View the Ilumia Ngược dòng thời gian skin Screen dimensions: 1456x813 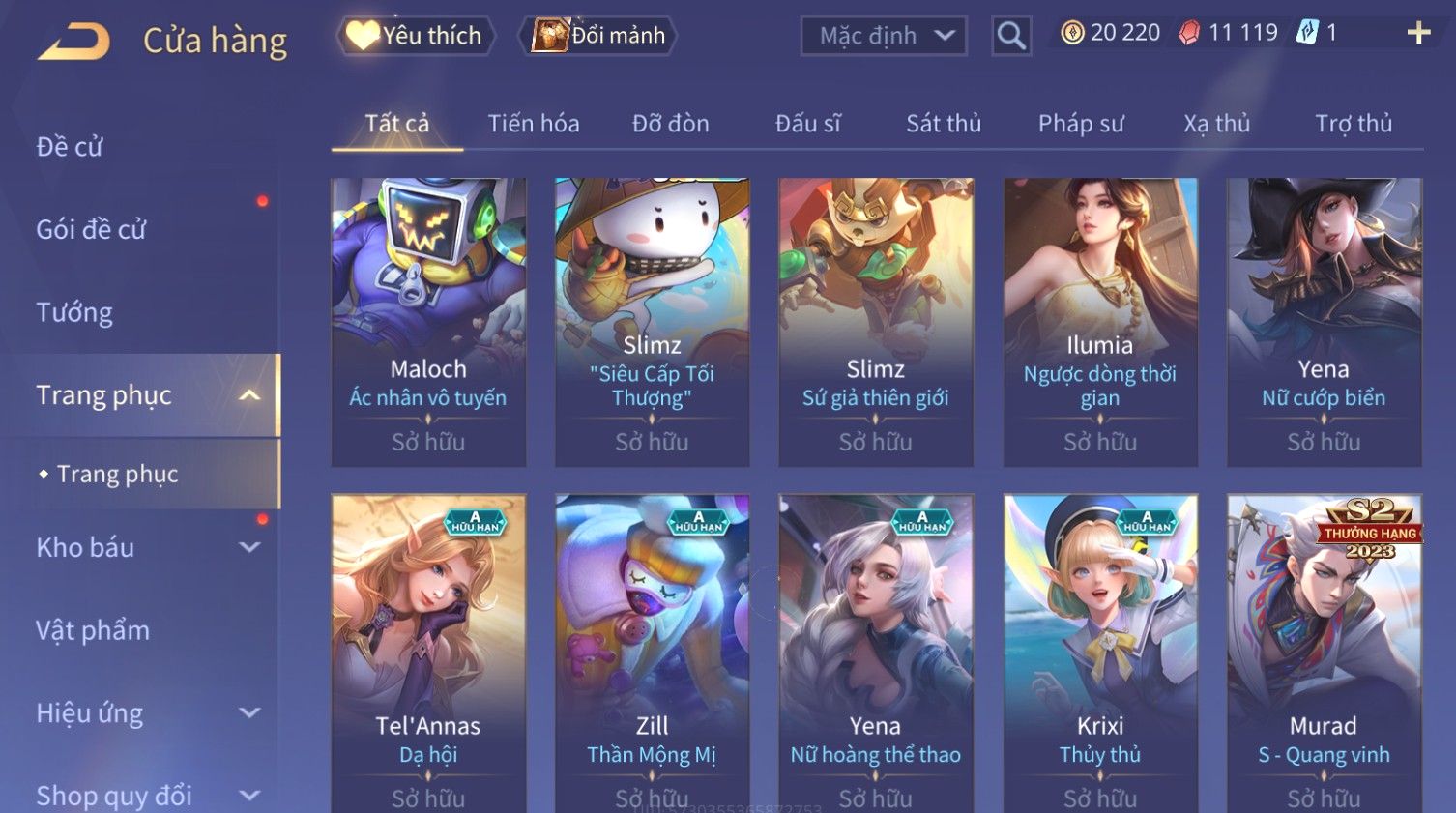coord(1100,321)
